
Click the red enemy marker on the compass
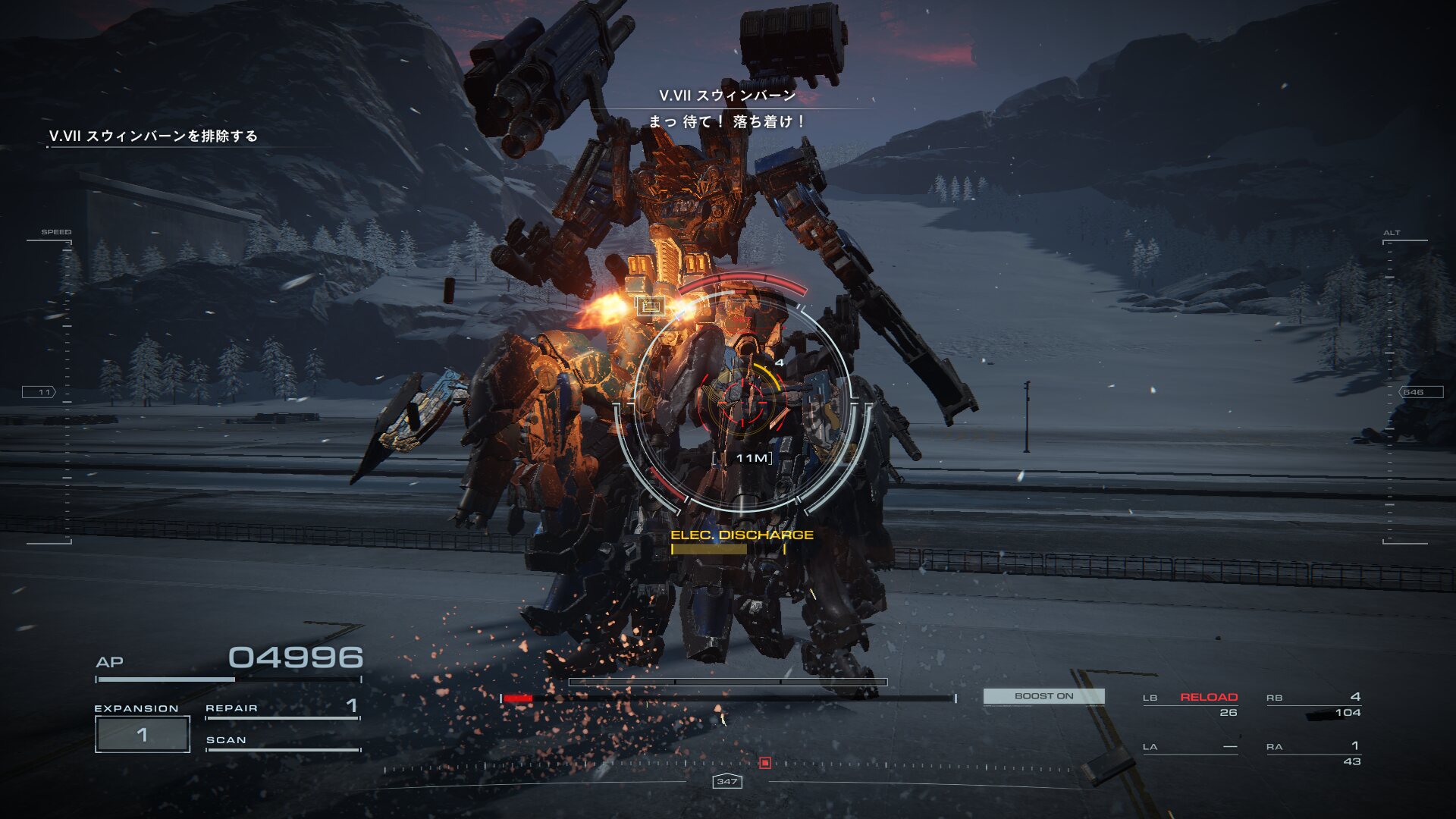765,763
